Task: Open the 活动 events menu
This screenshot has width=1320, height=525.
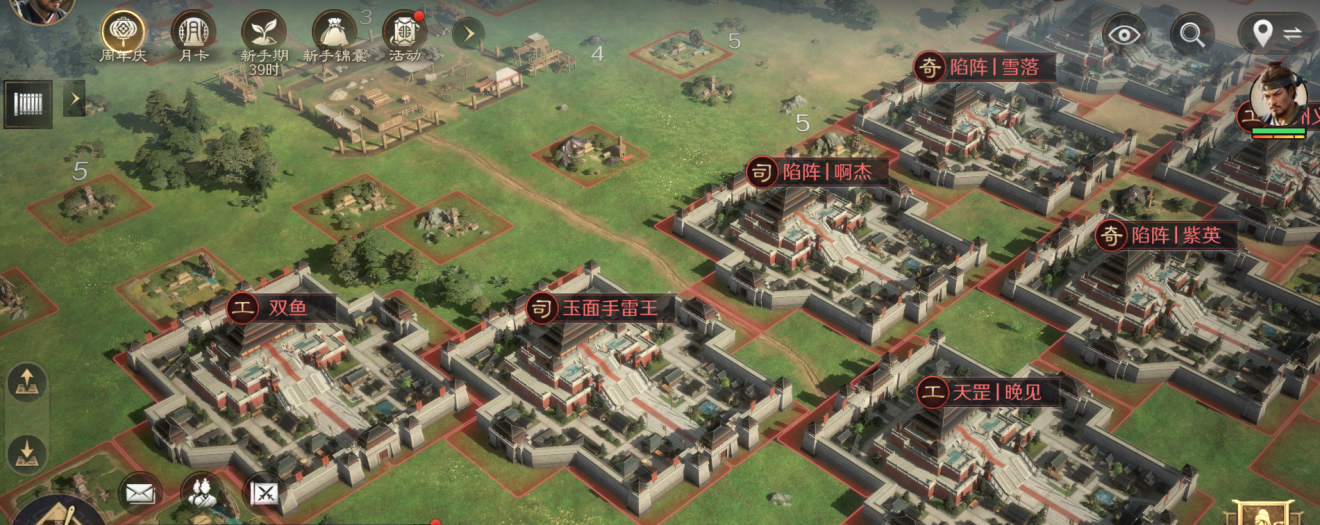Action: pos(405,32)
